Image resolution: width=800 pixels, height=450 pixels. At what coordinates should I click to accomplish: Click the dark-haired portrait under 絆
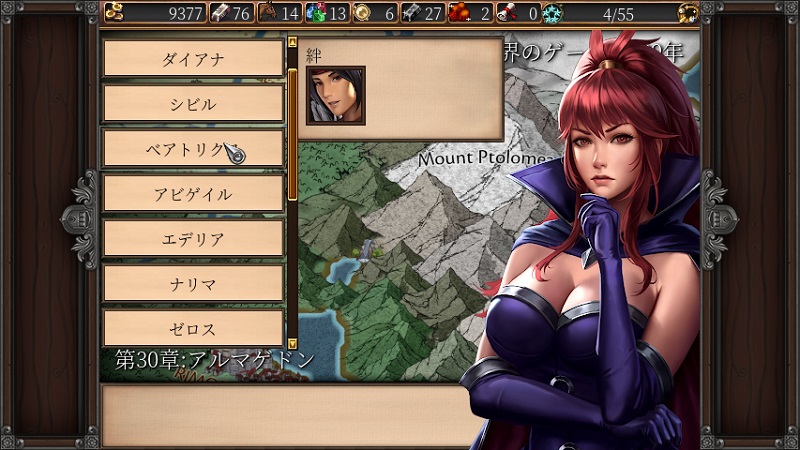(335, 95)
